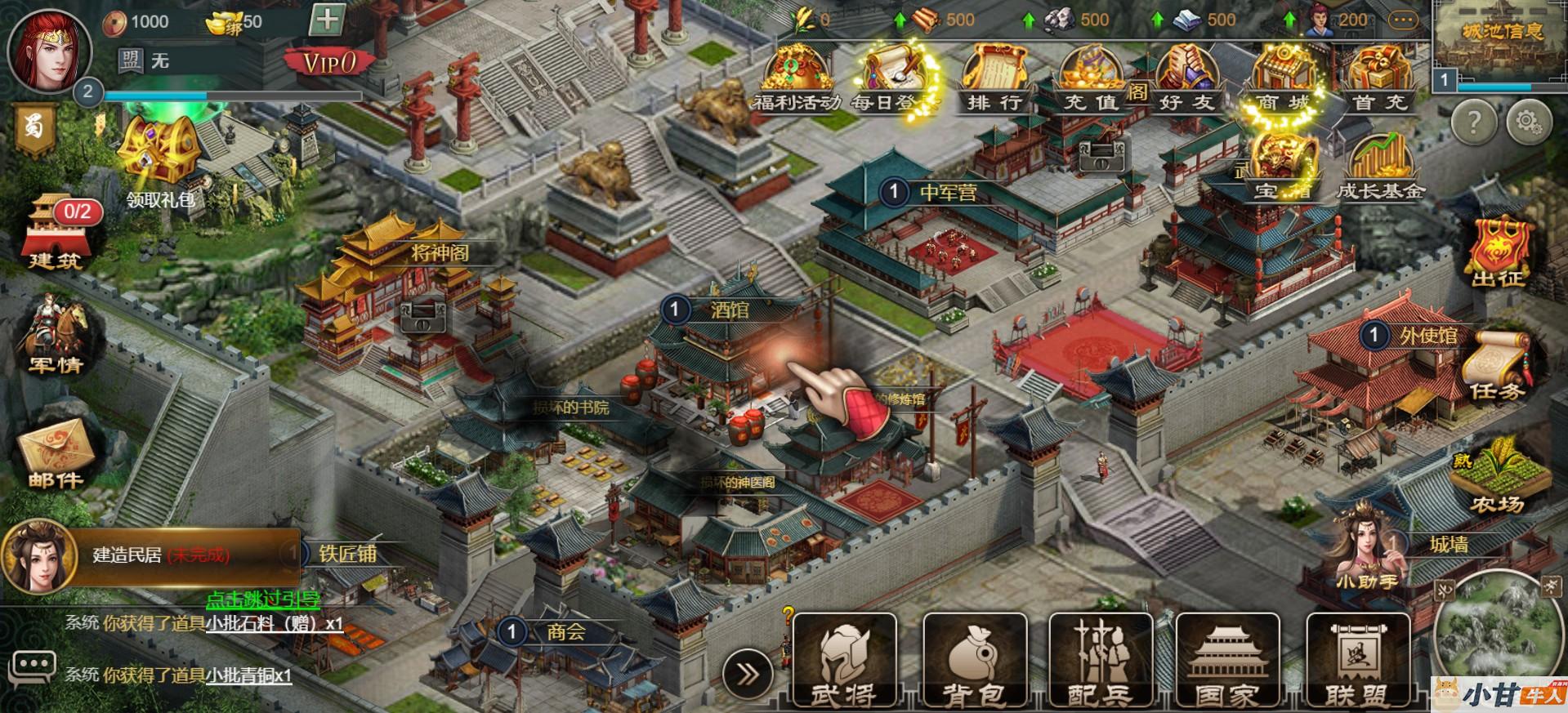Image resolution: width=1568 pixels, height=713 pixels.
Task: Open 福利活动 welfare events
Action: 795,78
